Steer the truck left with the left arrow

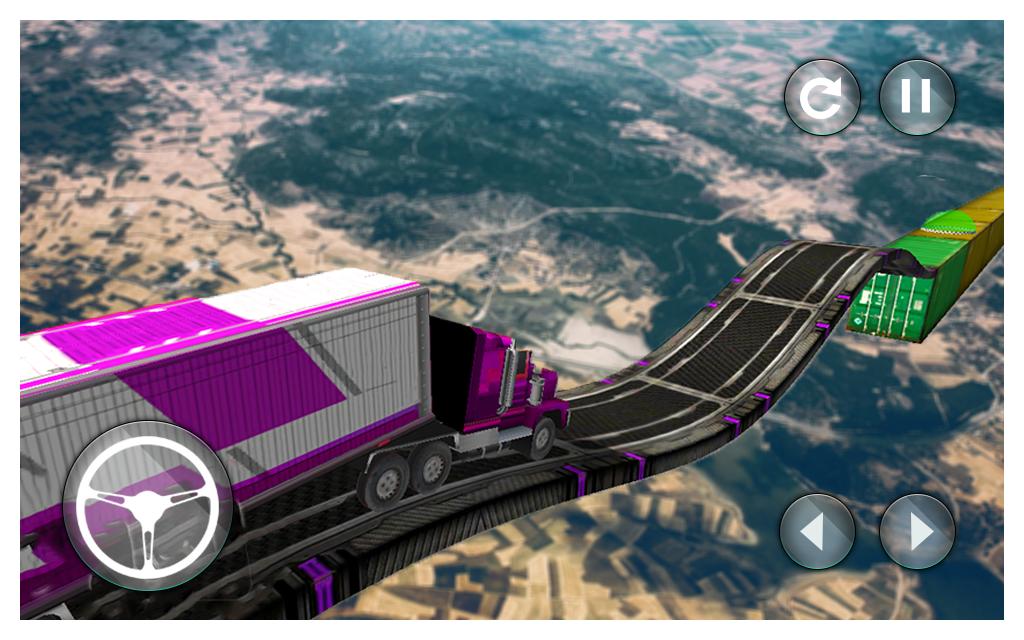click(817, 531)
